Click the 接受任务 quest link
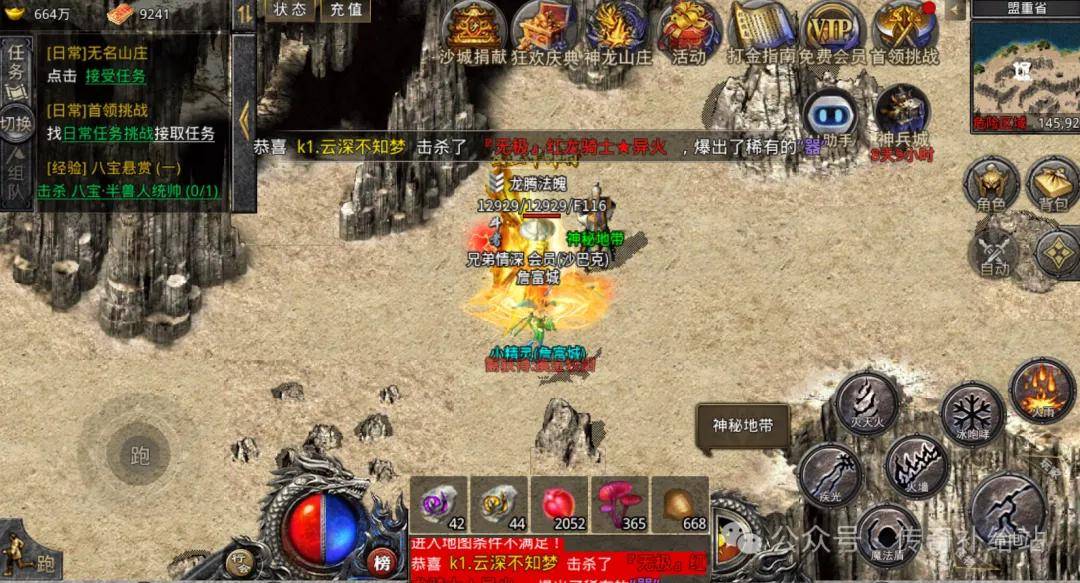The image size is (1080, 583). click(115, 76)
